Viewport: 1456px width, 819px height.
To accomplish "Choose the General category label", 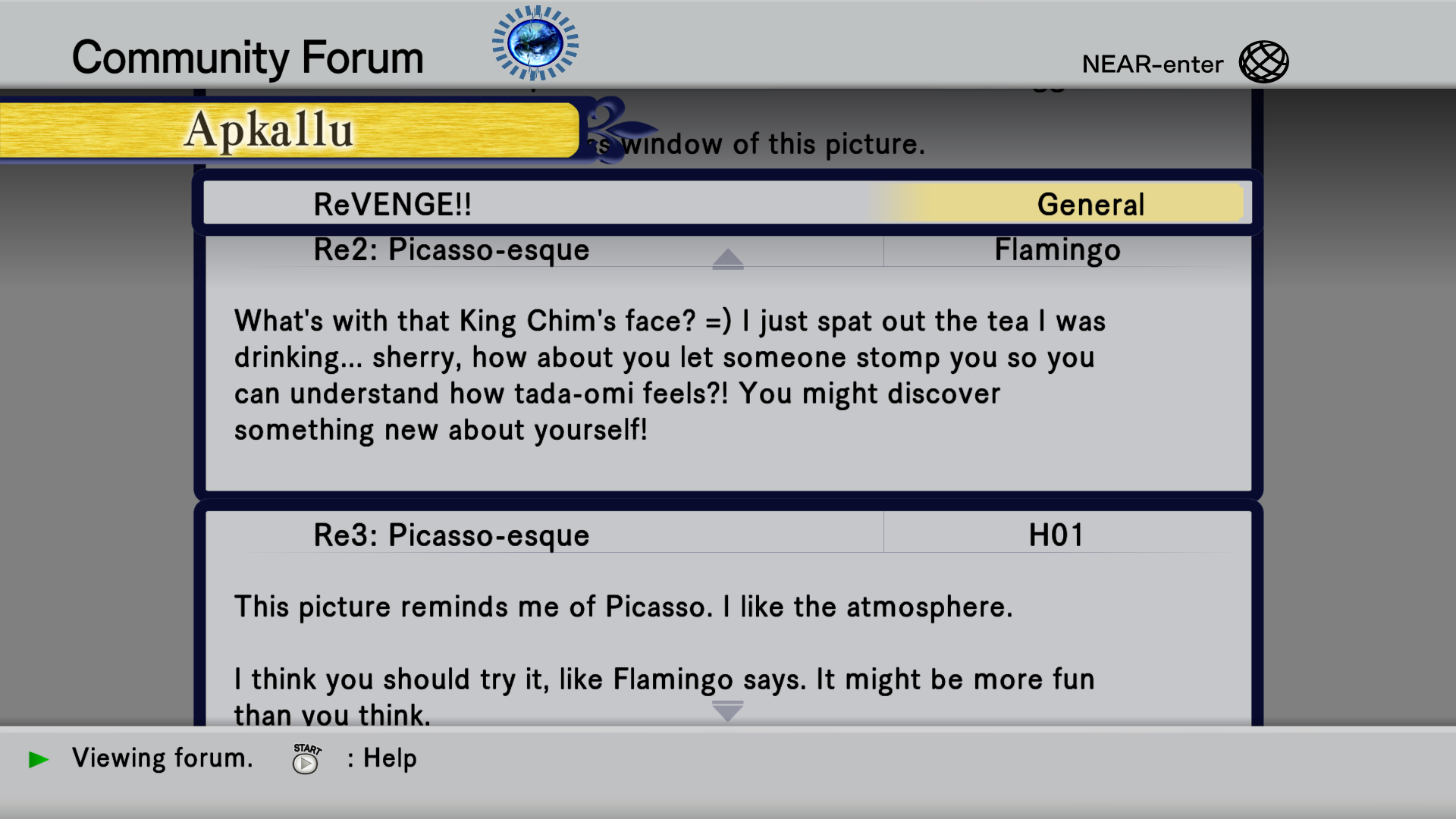I will [1090, 205].
